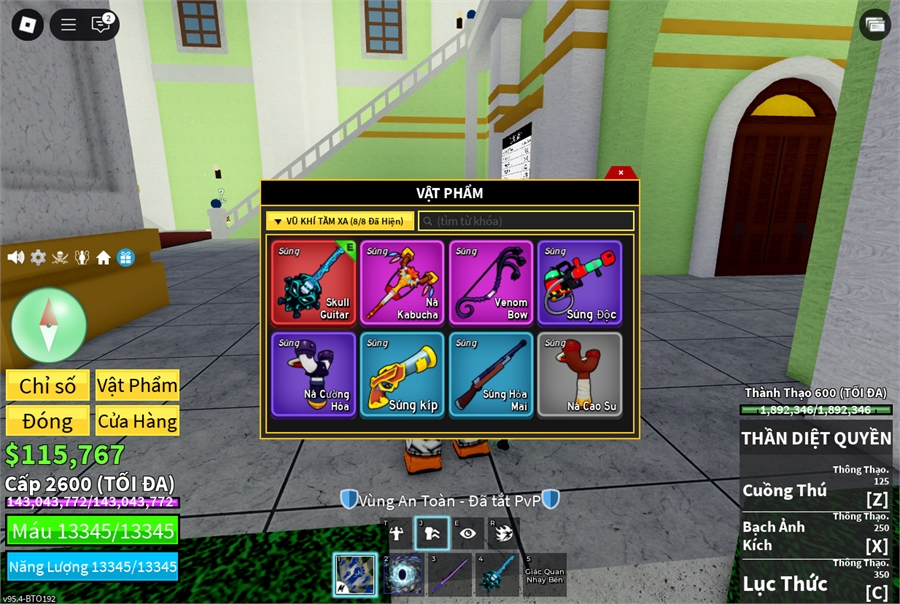The image size is (900, 604).
Task: Choose the Súng Kíp flintlock
Action: point(402,374)
